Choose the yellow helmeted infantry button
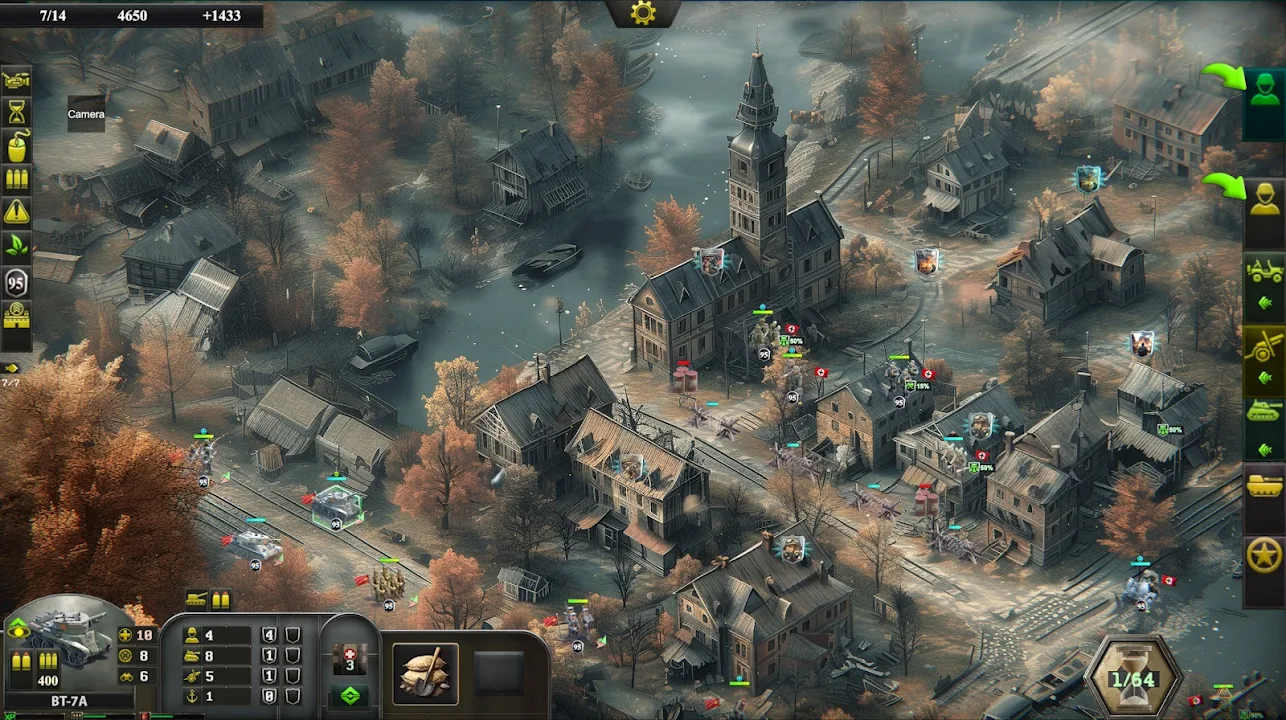This screenshot has height=720, width=1286. pyautogui.click(x=1264, y=200)
